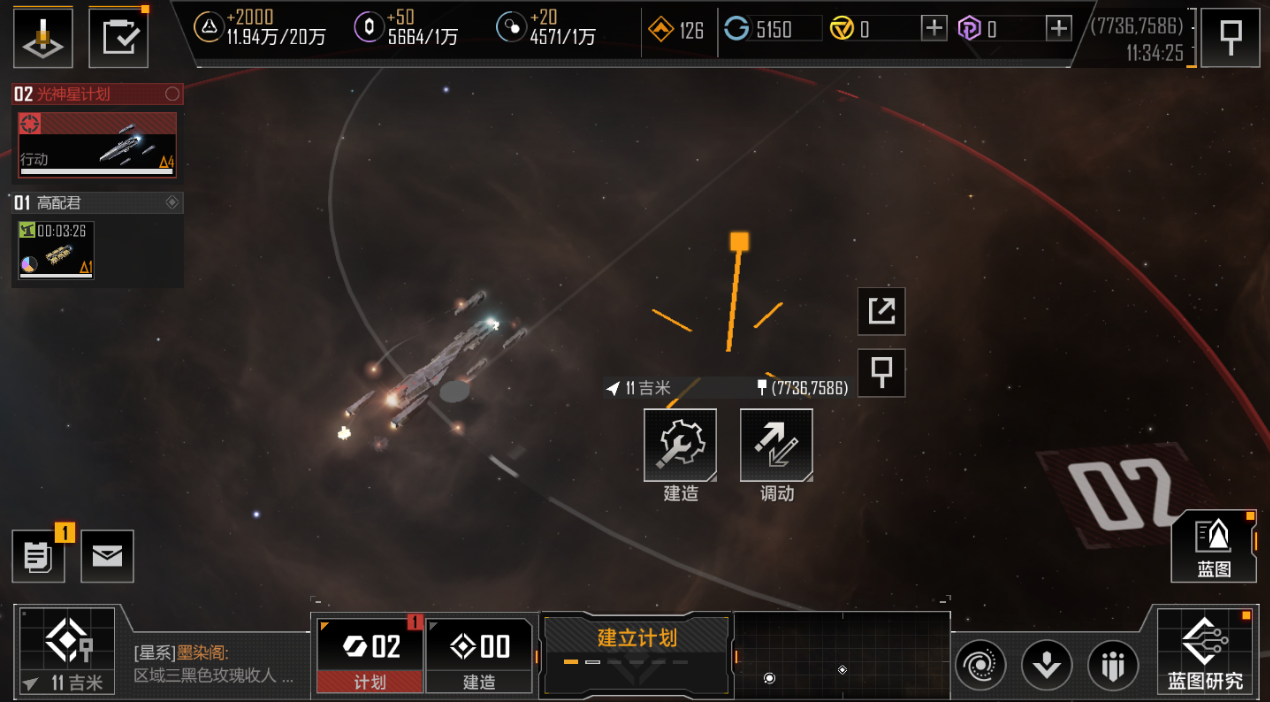Open the task checklist icon
Screen dimensions: 1270x702
click(x=119, y=38)
